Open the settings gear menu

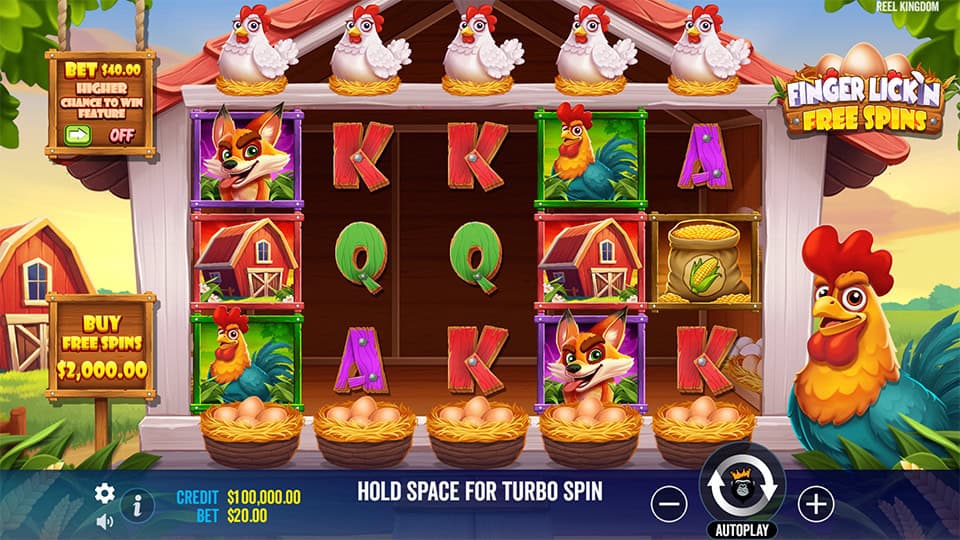point(104,493)
